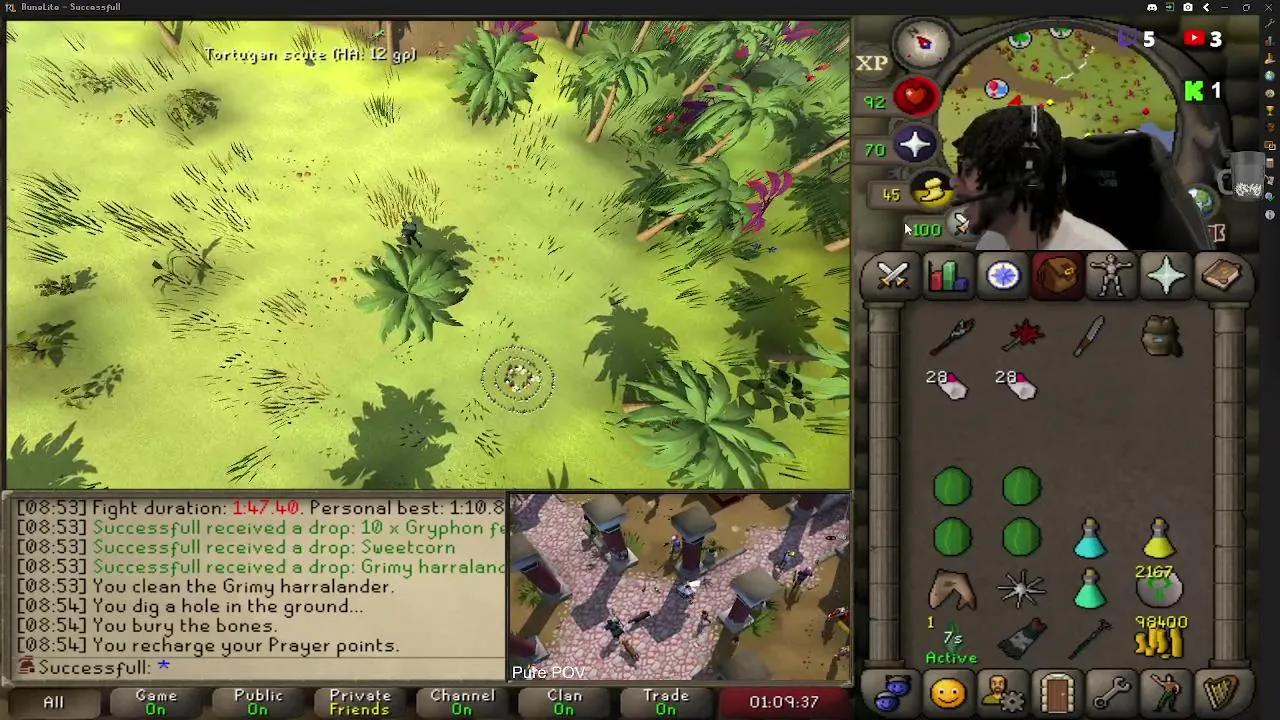Select the Combat Options tab

click(x=891, y=276)
